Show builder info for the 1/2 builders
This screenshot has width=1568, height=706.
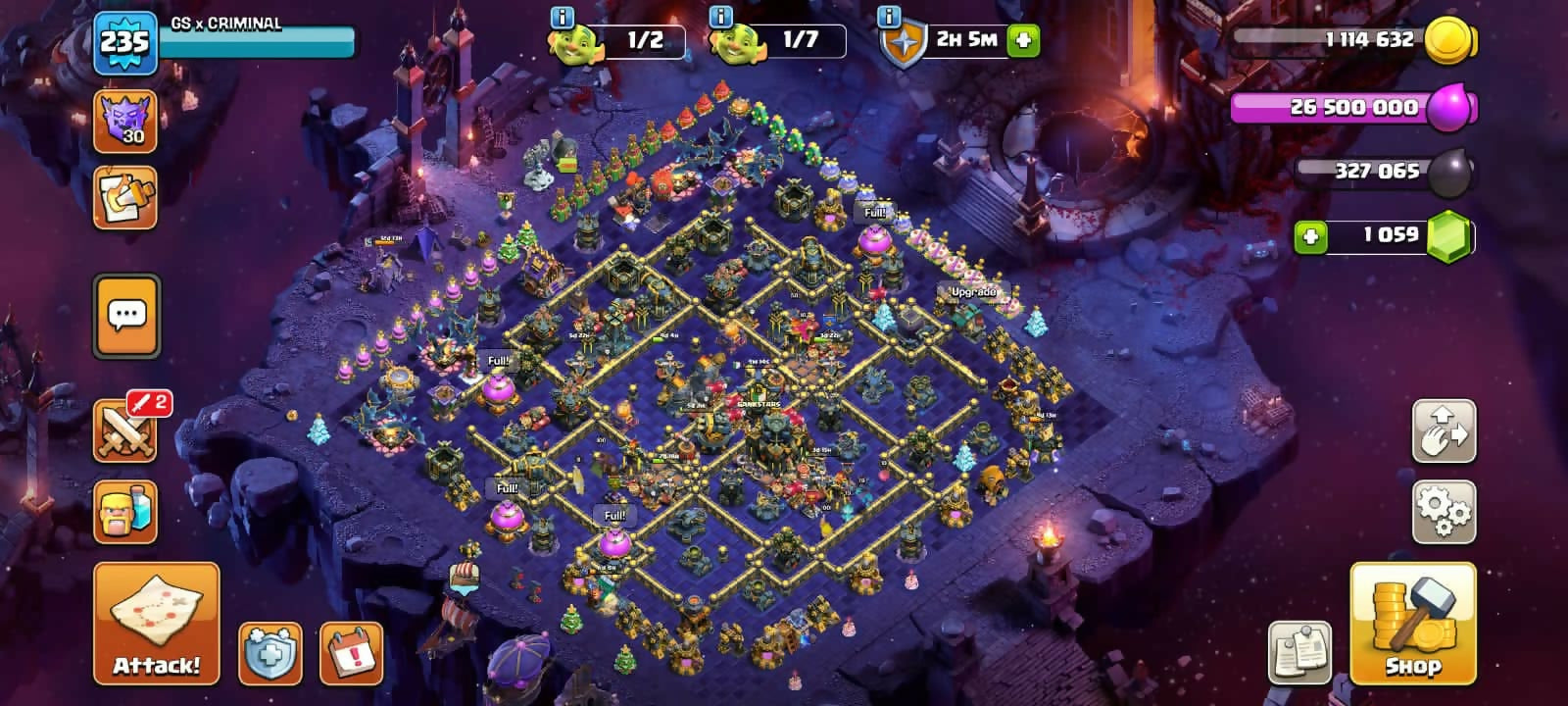563,17
